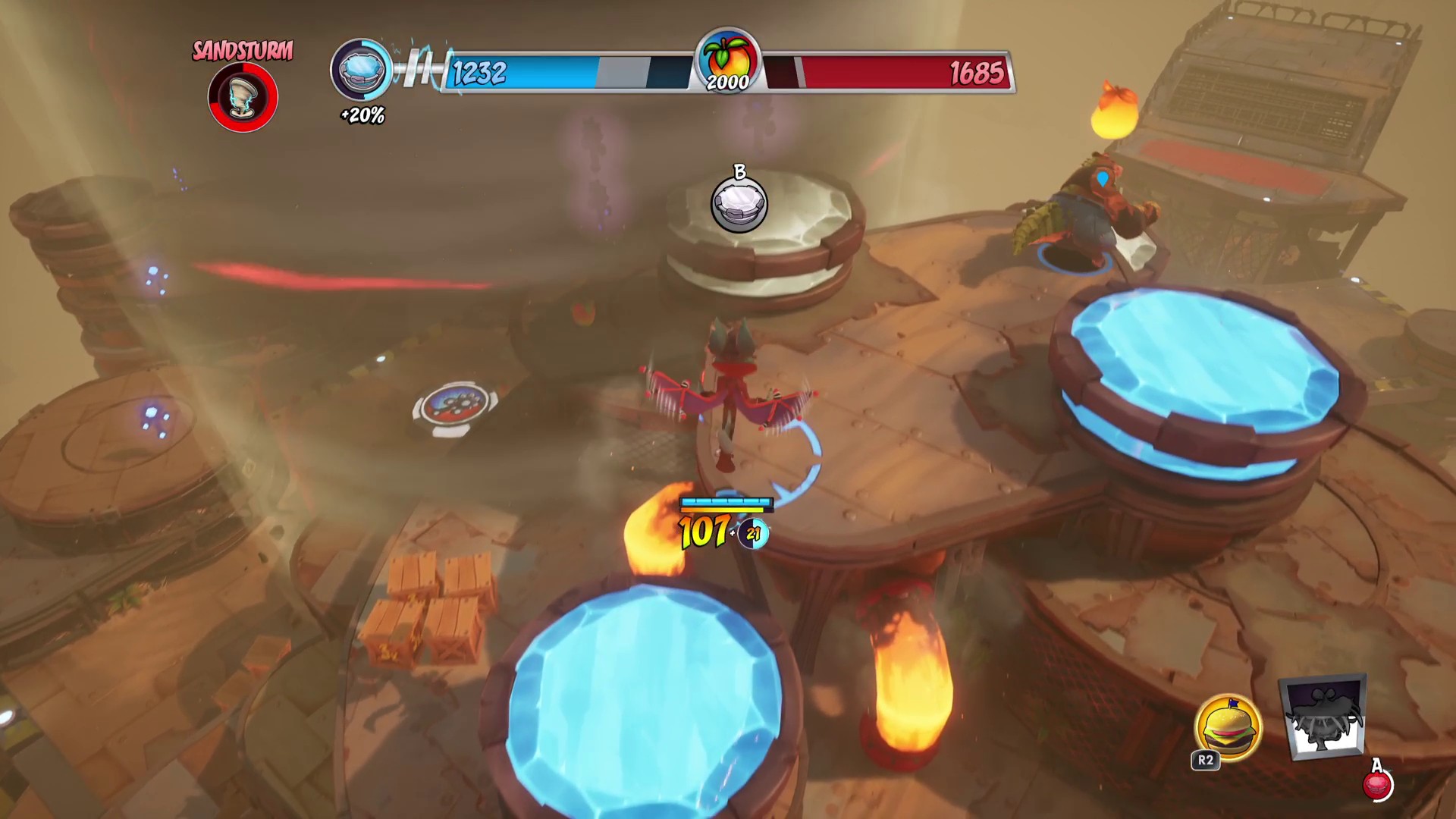Select the Sandsturm tornado icon
The height and width of the screenshot is (819, 1456).
[243, 97]
